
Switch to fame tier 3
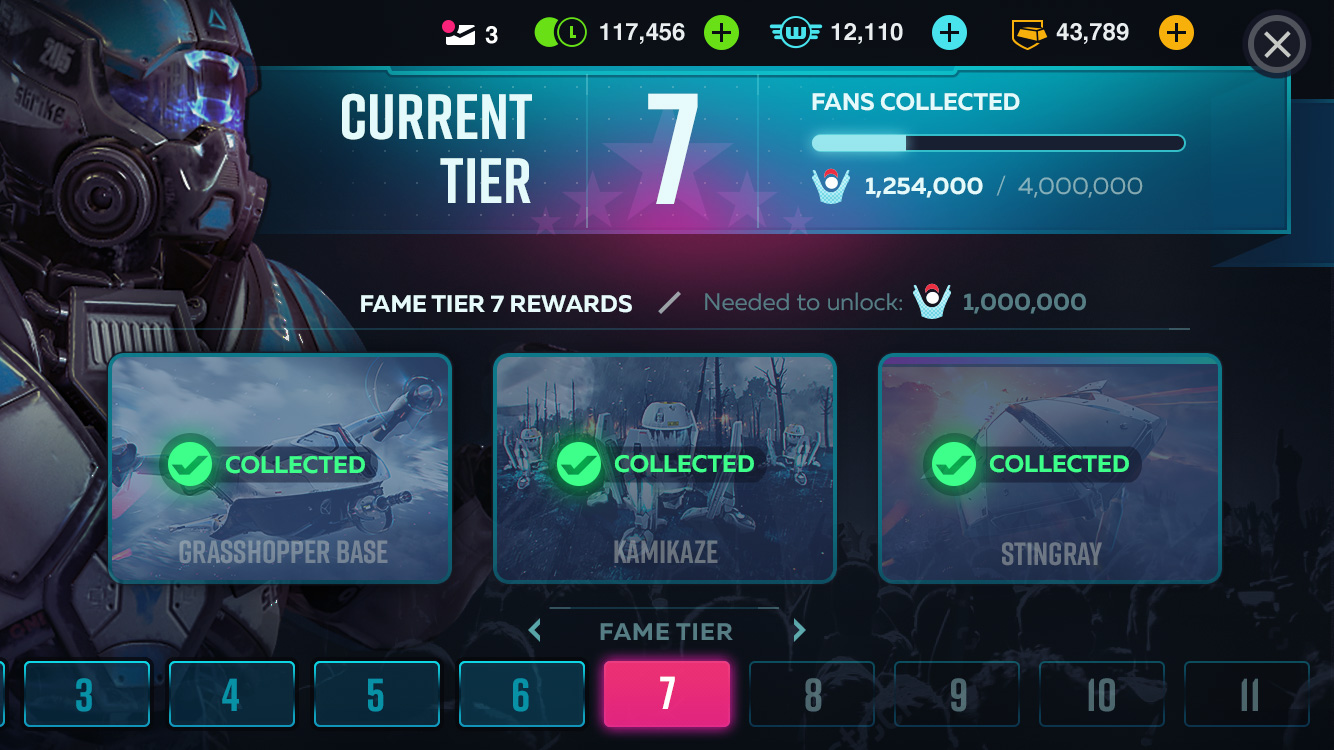tap(84, 694)
